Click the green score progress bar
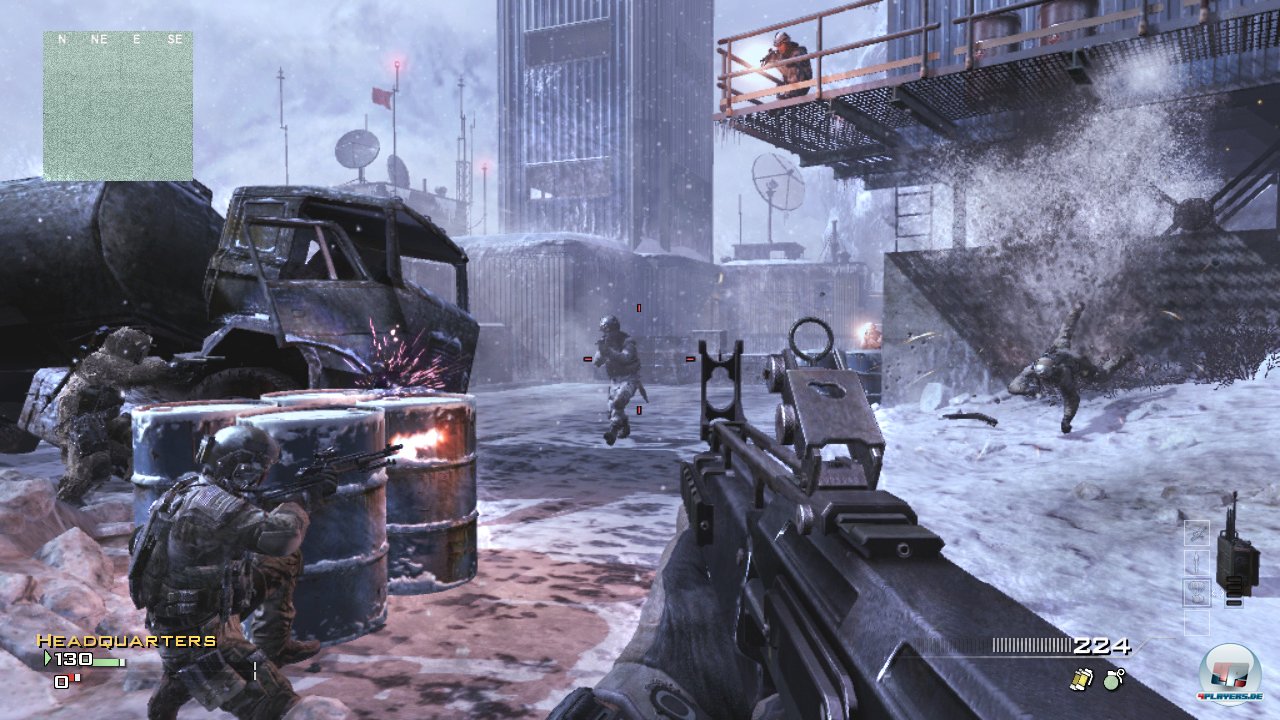Screen dimensions: 1280x720 (107, 661)
